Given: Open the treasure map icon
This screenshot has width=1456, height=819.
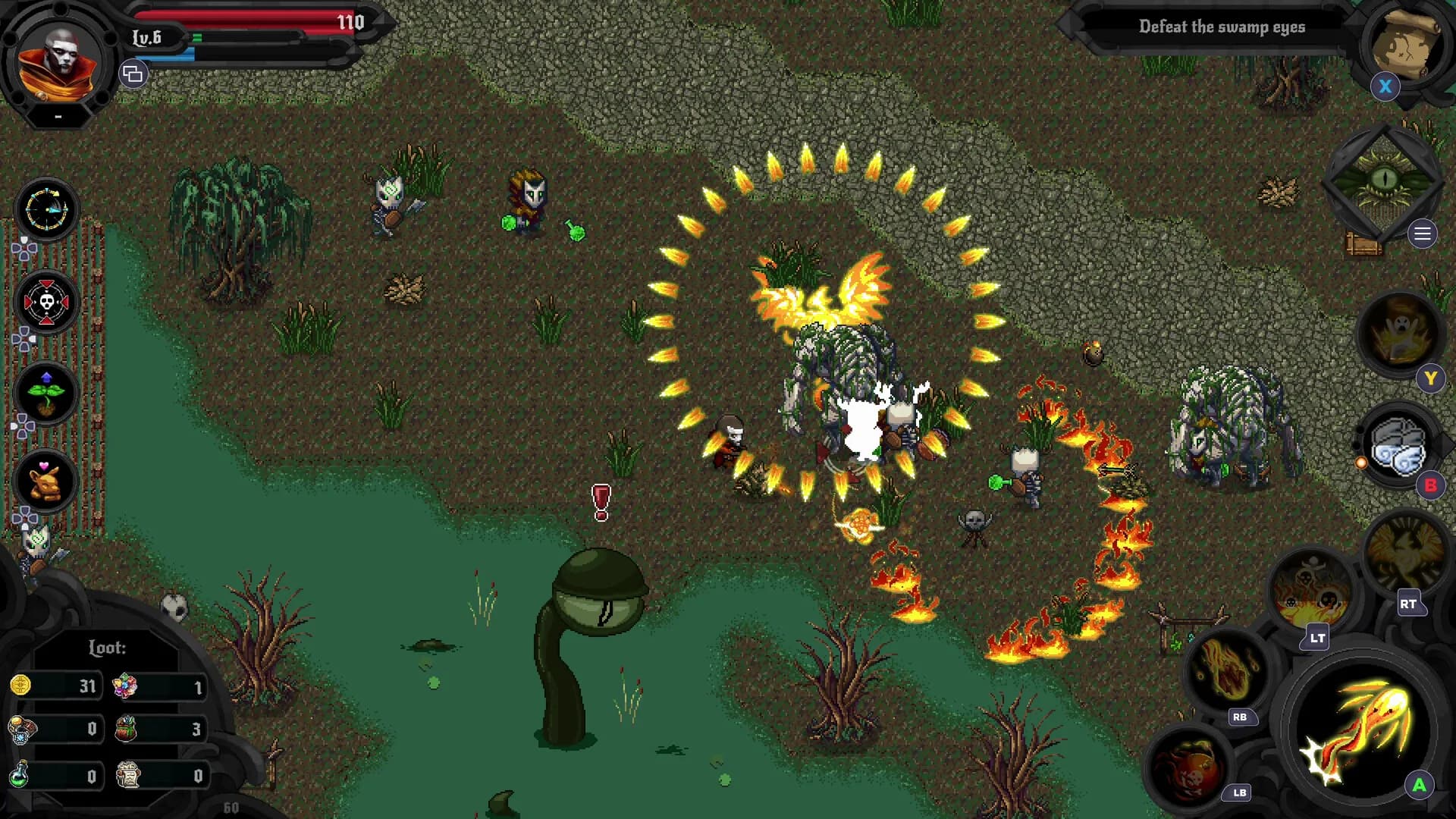Looking at the screenshot, I should tap(1405, 44).
